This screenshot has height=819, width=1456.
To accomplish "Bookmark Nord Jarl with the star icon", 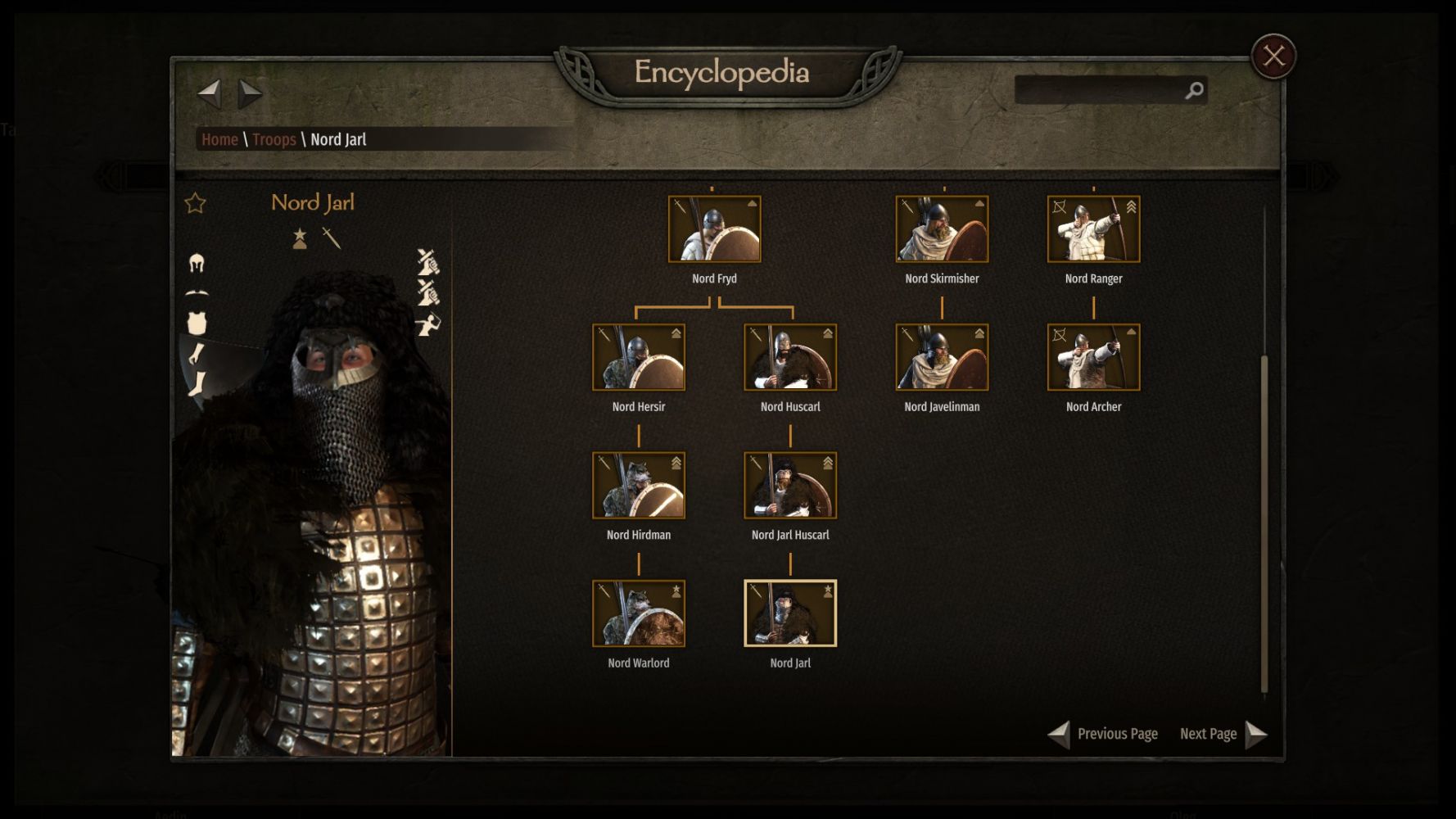I will (195, 203).
